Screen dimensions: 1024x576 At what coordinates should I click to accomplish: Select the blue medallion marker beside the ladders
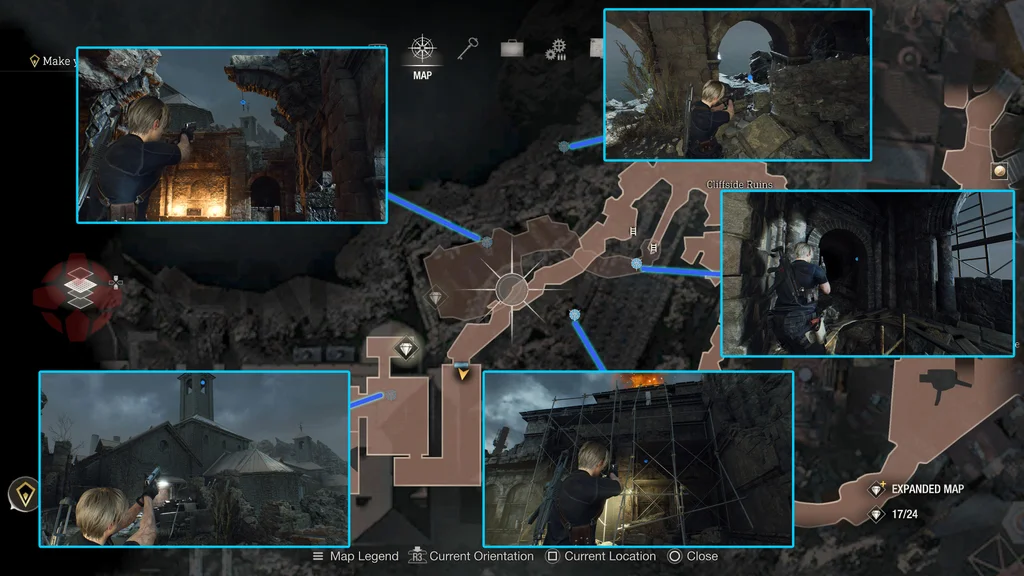[x=637, y=264]
